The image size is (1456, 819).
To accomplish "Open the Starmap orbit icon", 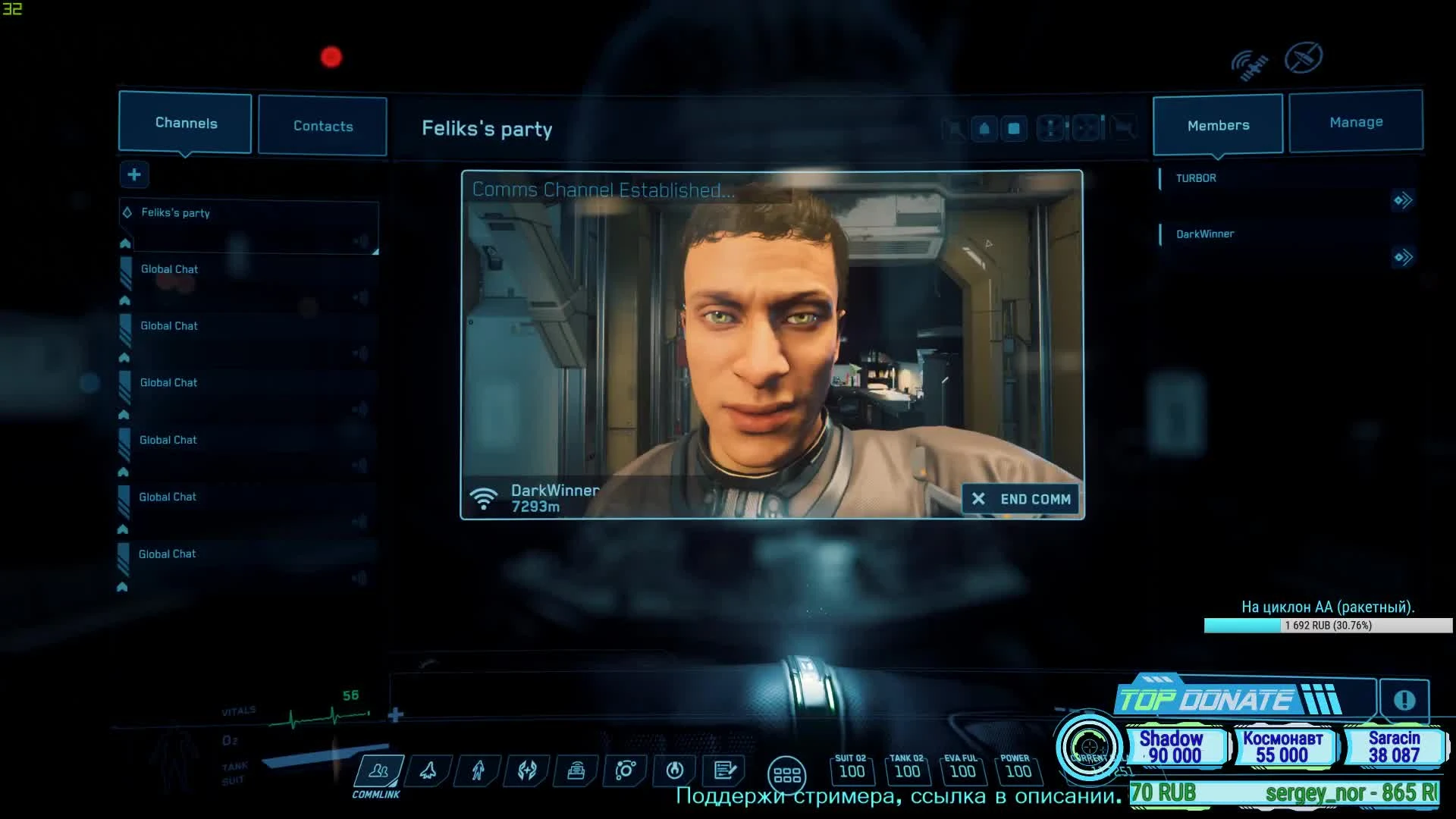I will 625,770.
